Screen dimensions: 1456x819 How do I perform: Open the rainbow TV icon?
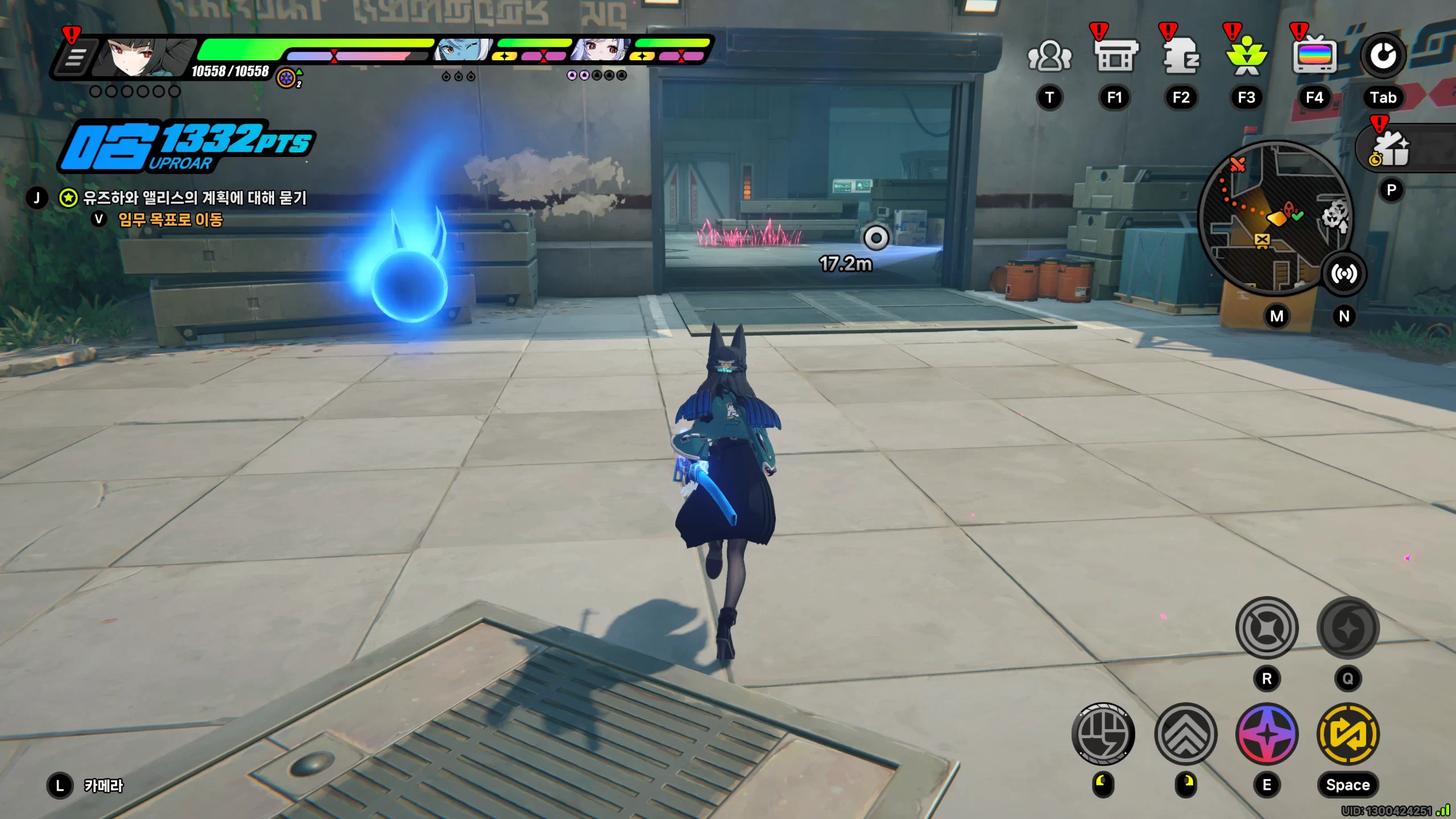click(x=1314, y=57)
